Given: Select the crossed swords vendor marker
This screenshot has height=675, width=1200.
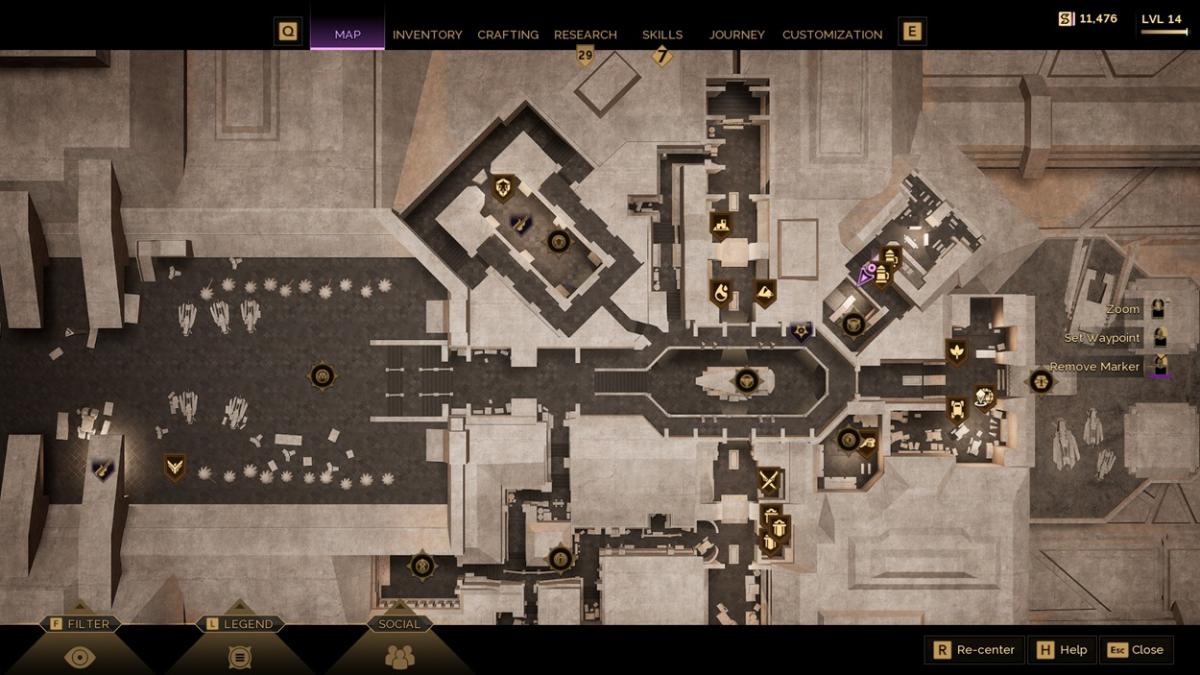Looking at the screenshot, I should (x=768, y=482).
